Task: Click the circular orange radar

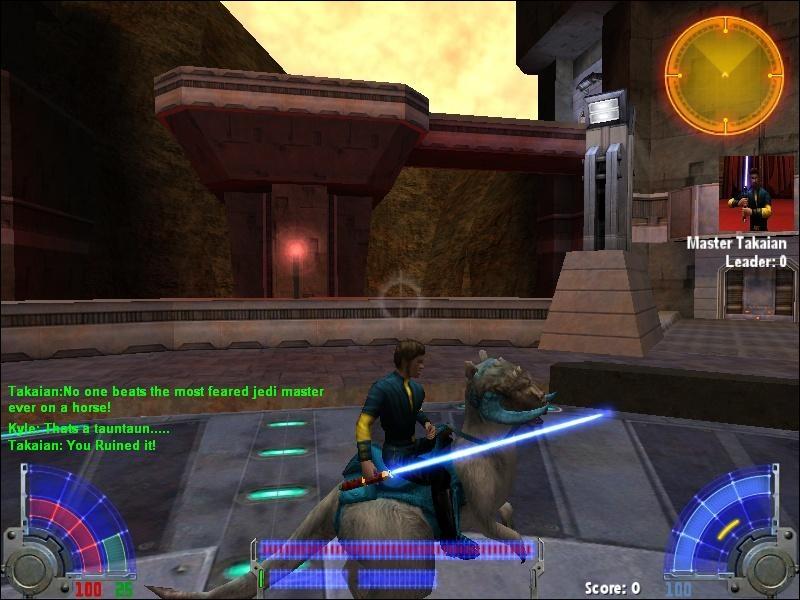Action: click(x=724, y=75)
